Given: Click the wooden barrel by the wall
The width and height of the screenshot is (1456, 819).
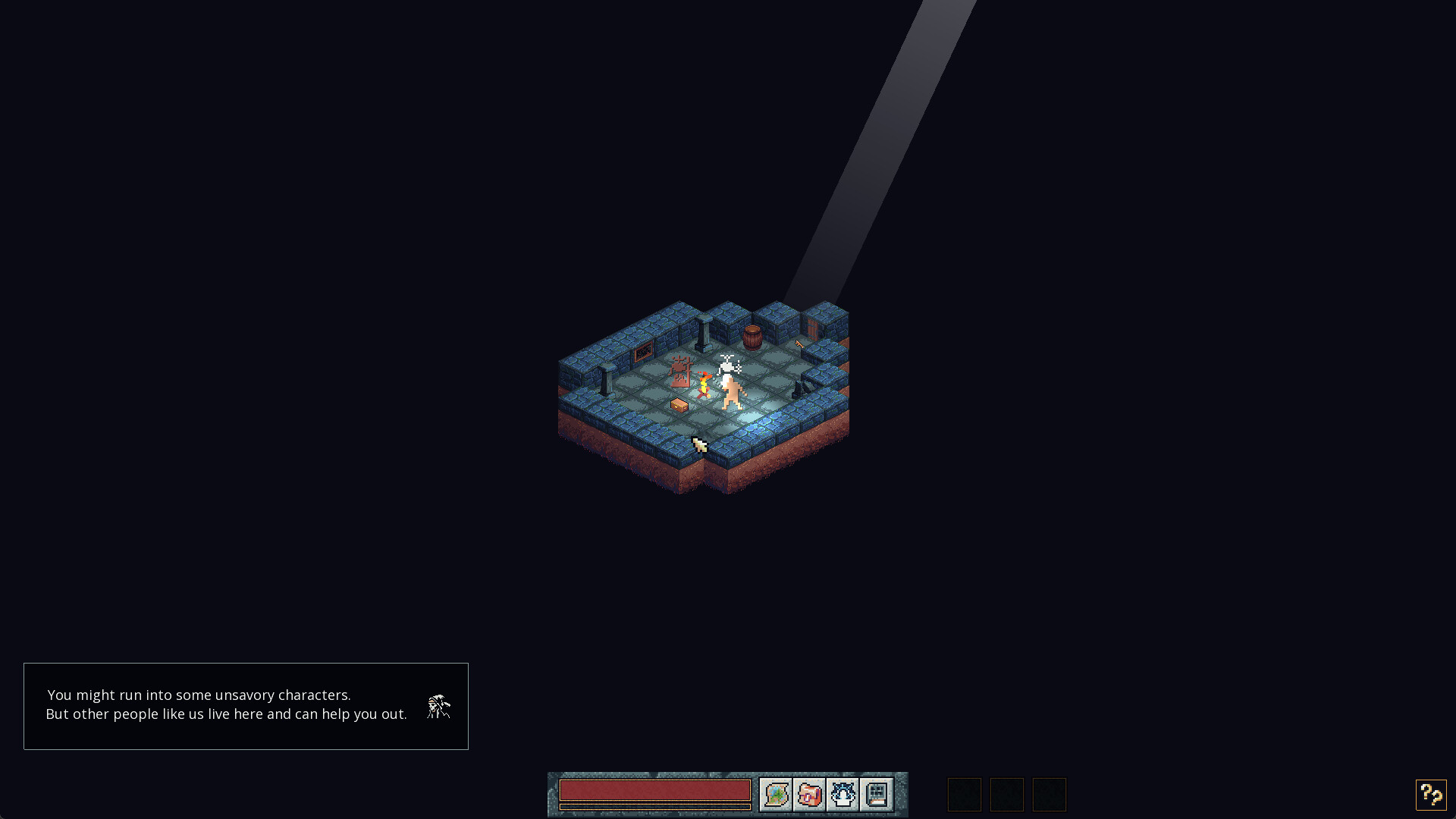Looking at the screenshot, I should [752, 337].
